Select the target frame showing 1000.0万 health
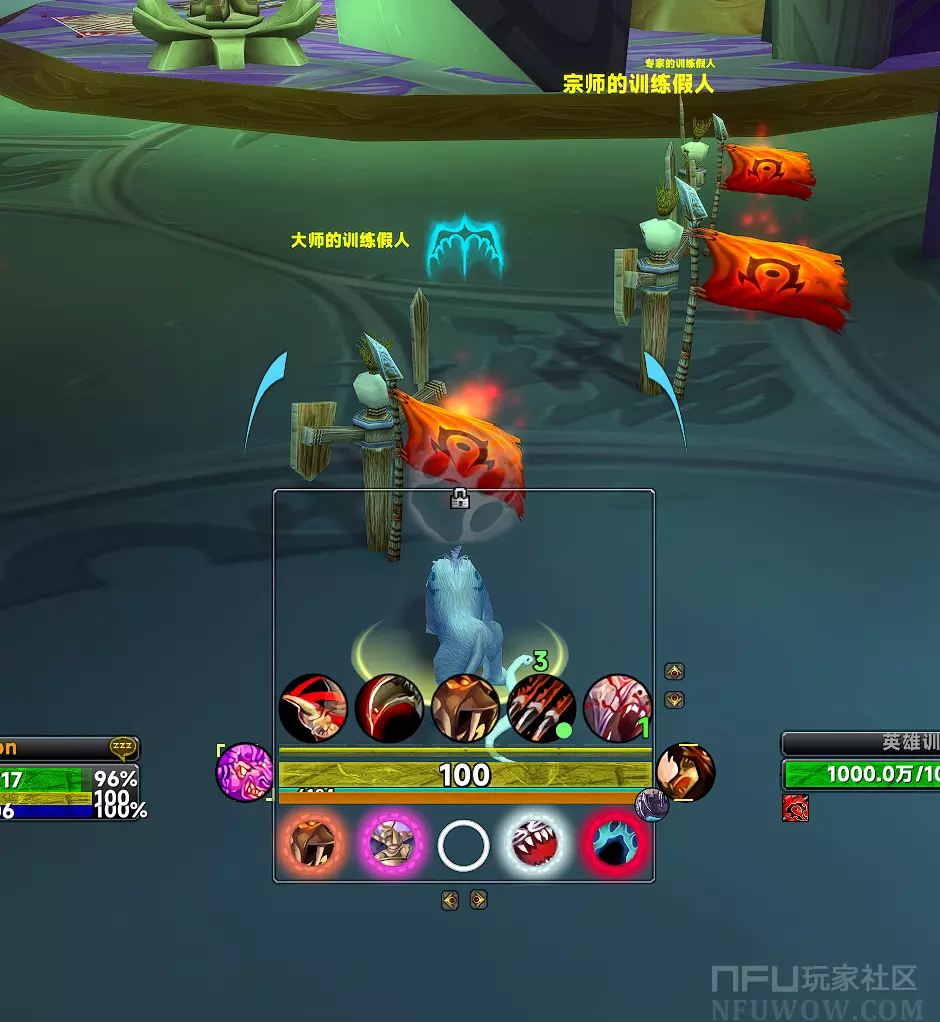The width and height of the screenshot is (940, 1022). 860,773
